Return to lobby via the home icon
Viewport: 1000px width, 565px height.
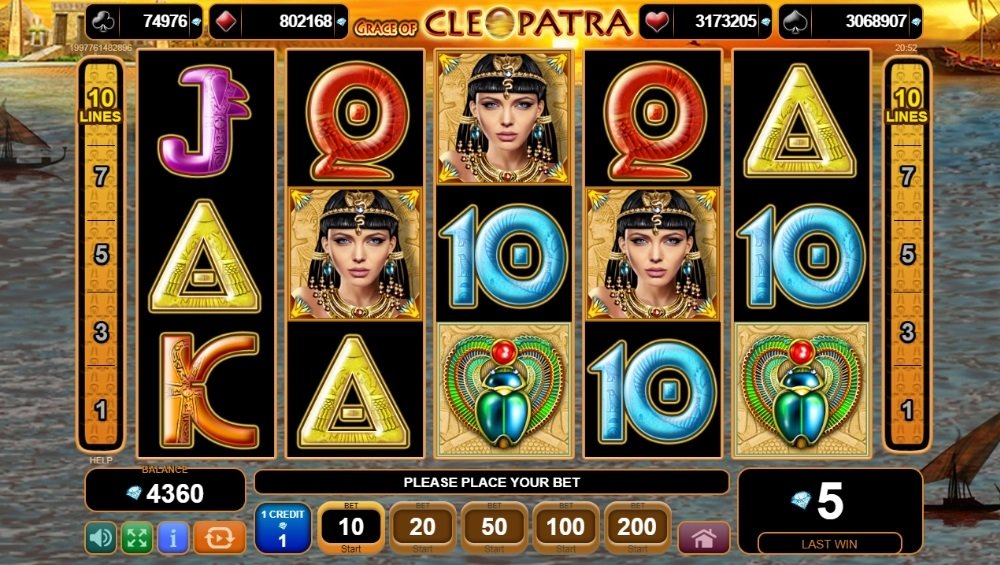704,538
